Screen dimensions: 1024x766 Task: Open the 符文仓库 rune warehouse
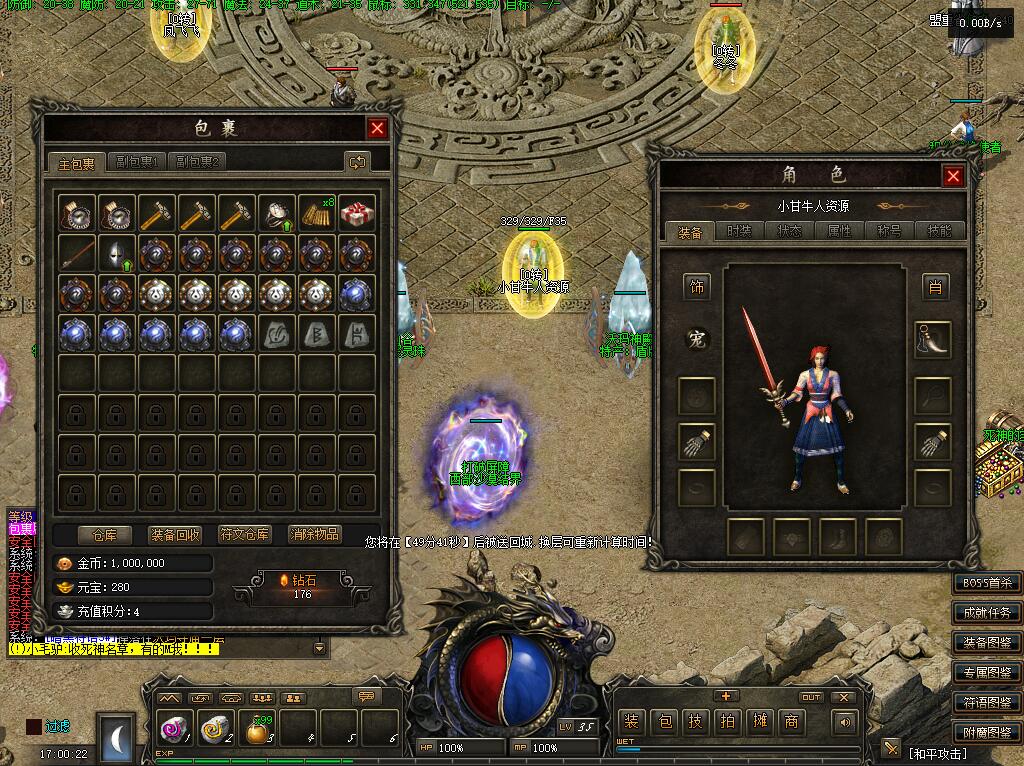pos(245,535)
